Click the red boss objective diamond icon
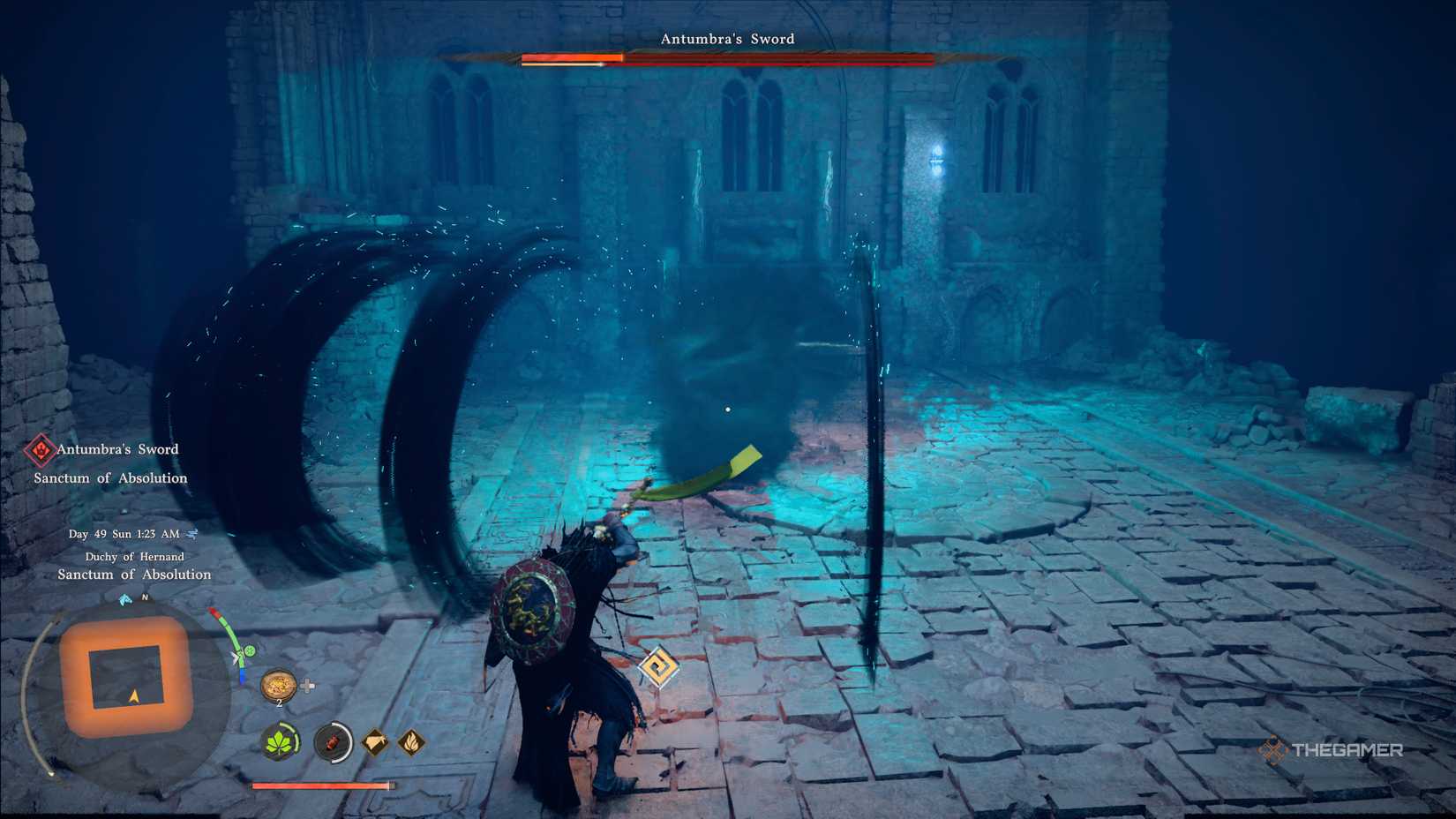The height and width of the screenshot is (819, 1456). point(40,449)
